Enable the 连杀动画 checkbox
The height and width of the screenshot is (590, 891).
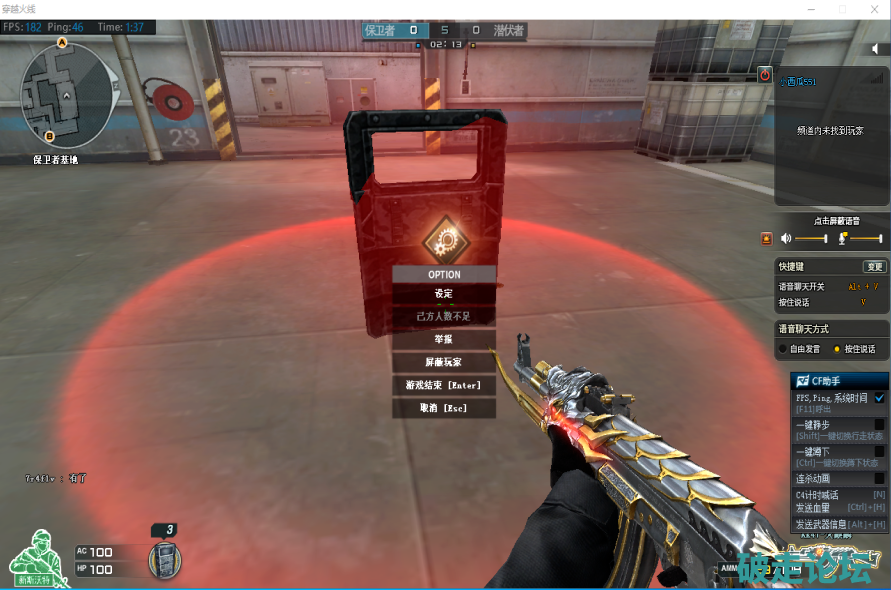pos(880,478)
